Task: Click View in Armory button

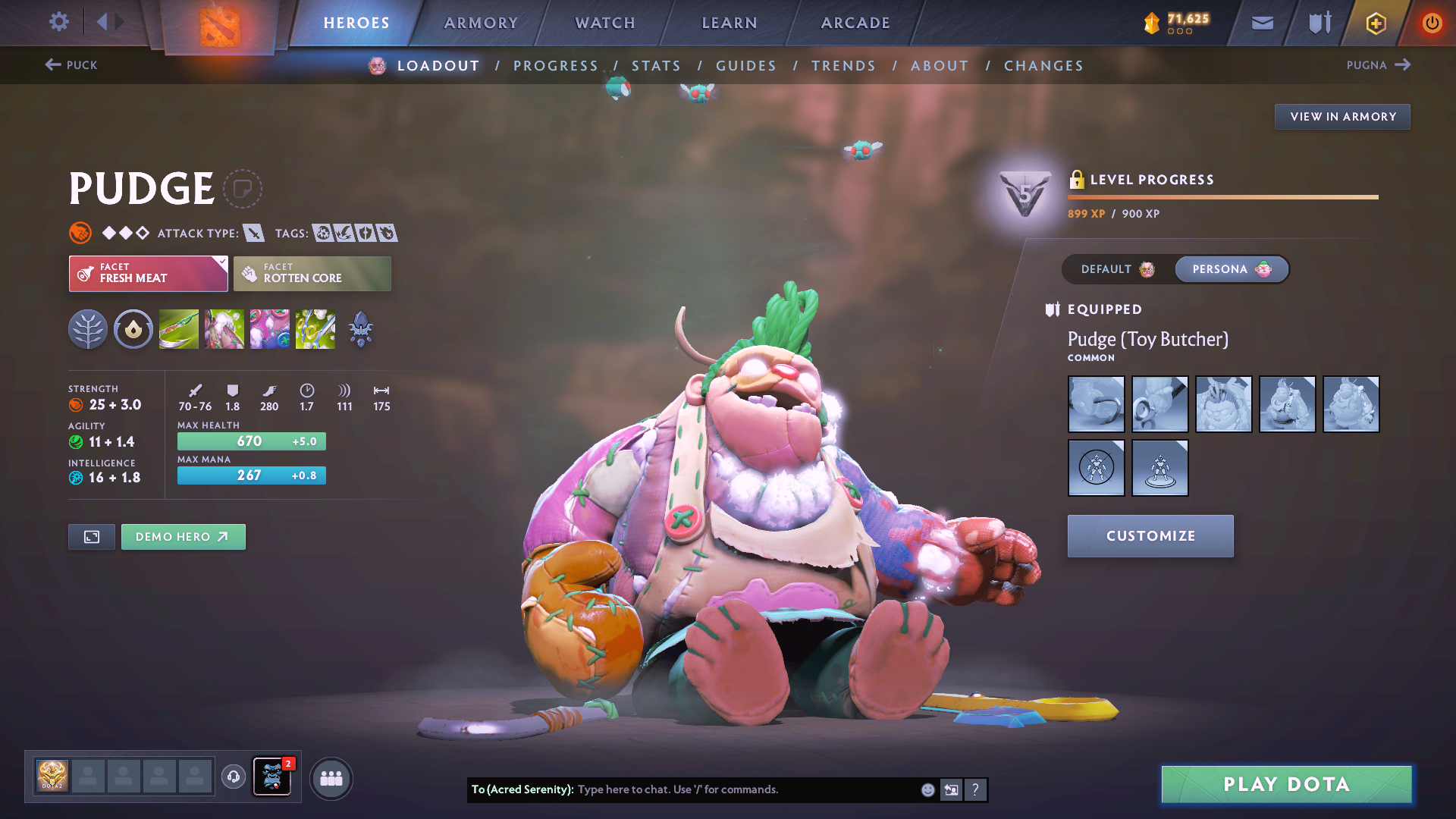Action: tap(1342, 117)
